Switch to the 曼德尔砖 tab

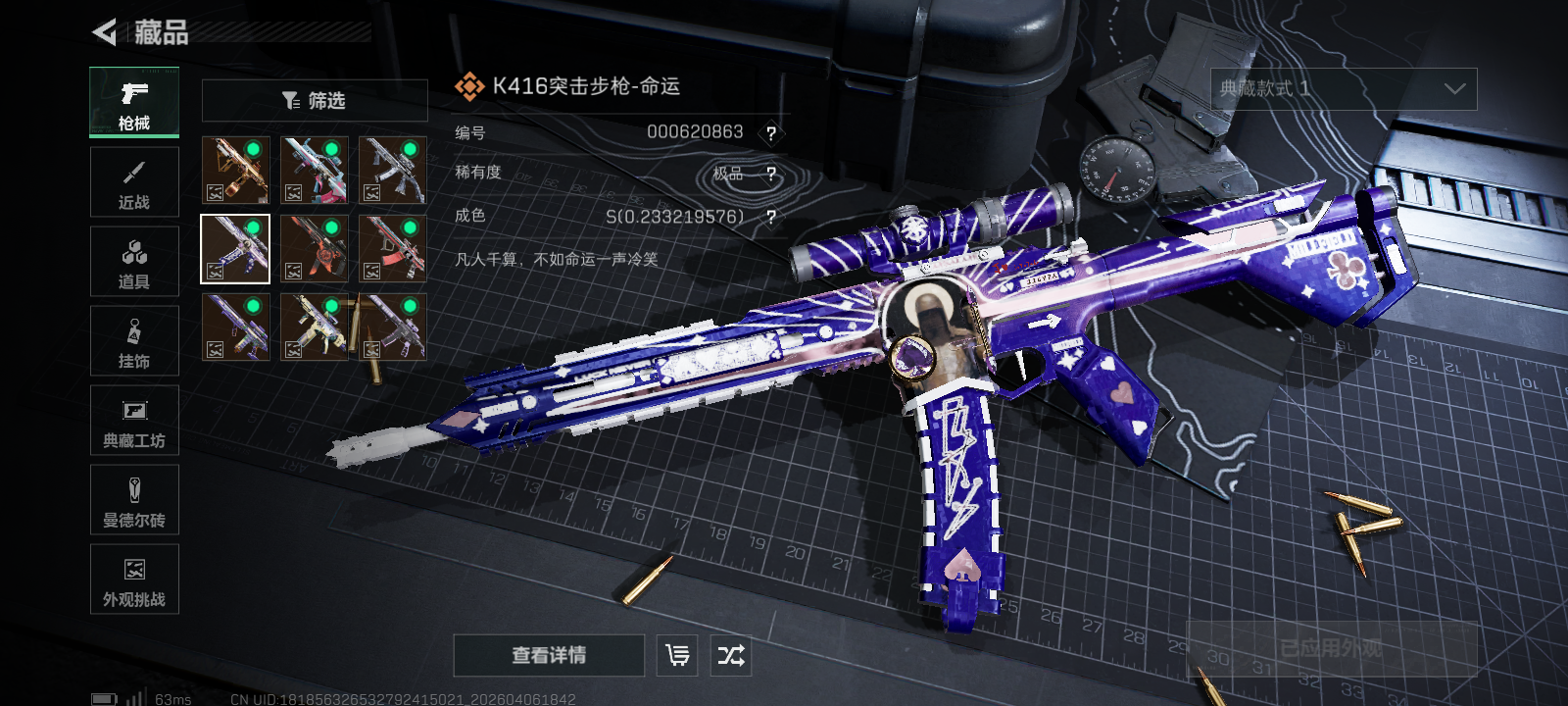coord(134,500)
